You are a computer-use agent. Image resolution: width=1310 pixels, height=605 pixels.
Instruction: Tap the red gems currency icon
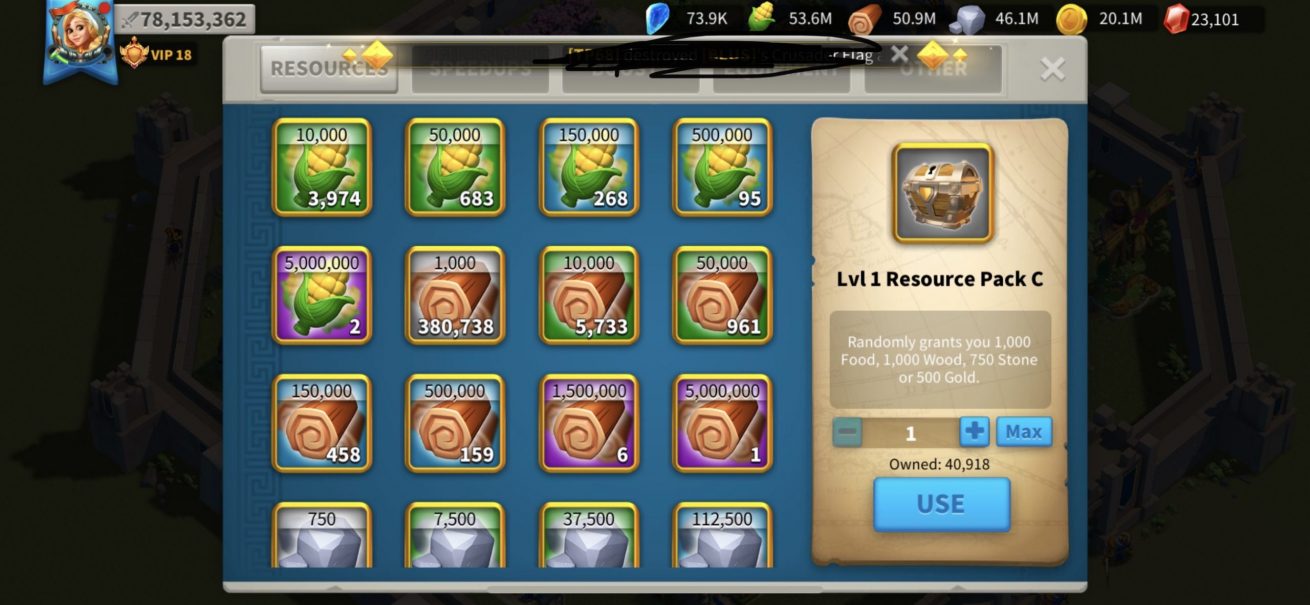tap(1177, 18)
